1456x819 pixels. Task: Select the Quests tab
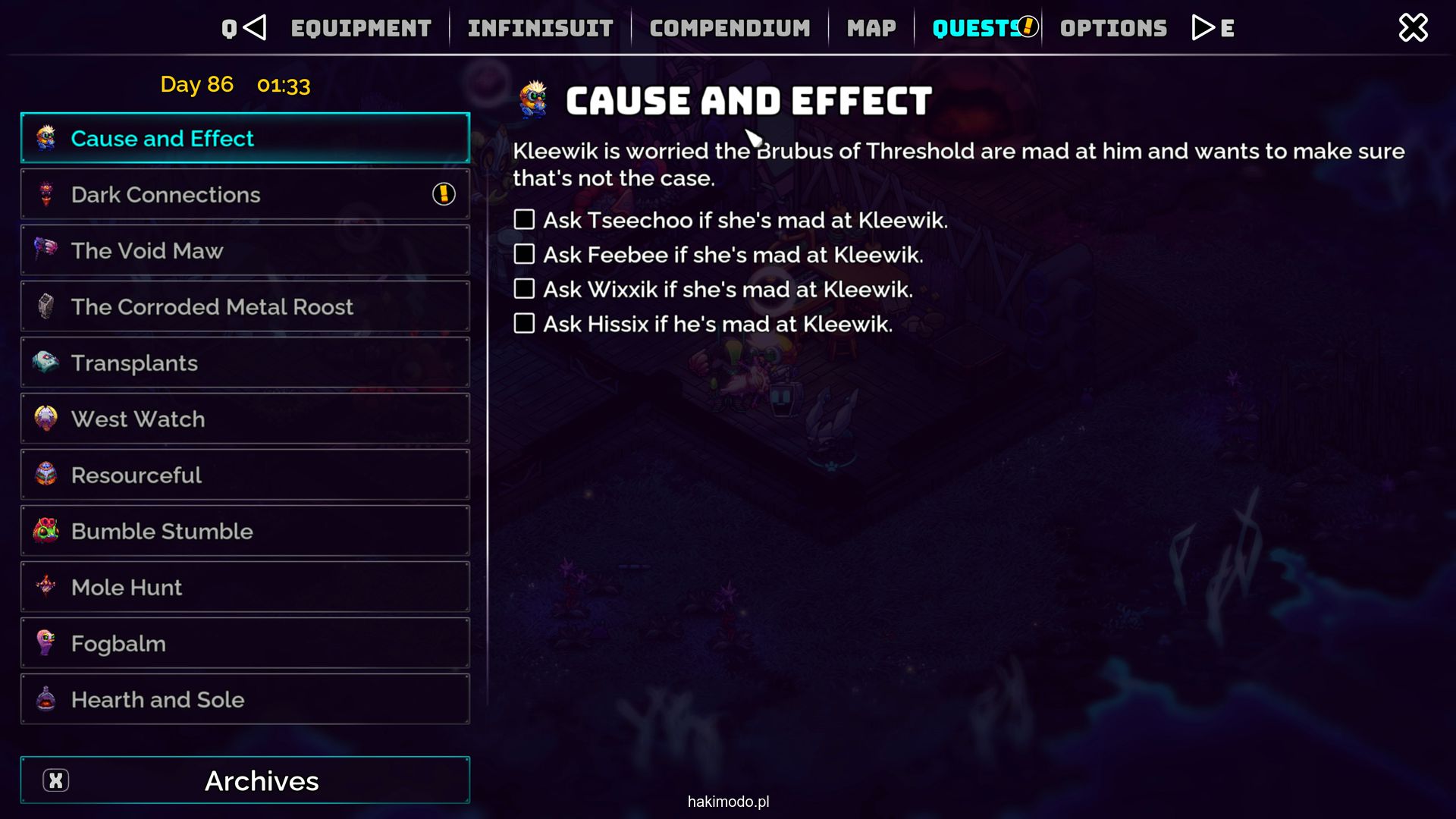click(977, 29)
